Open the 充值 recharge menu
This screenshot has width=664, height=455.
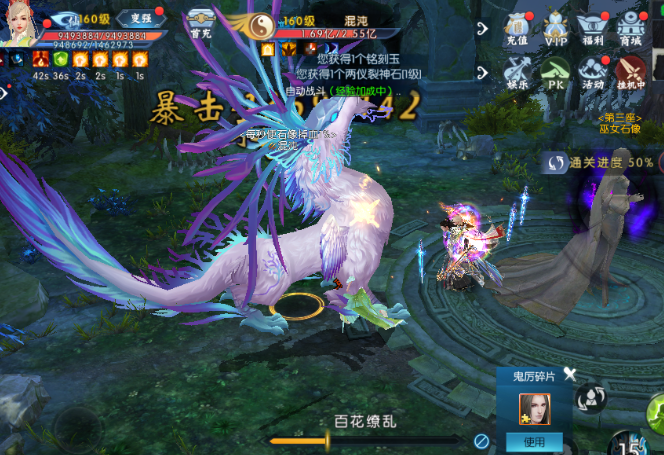[x=516, y=31]
